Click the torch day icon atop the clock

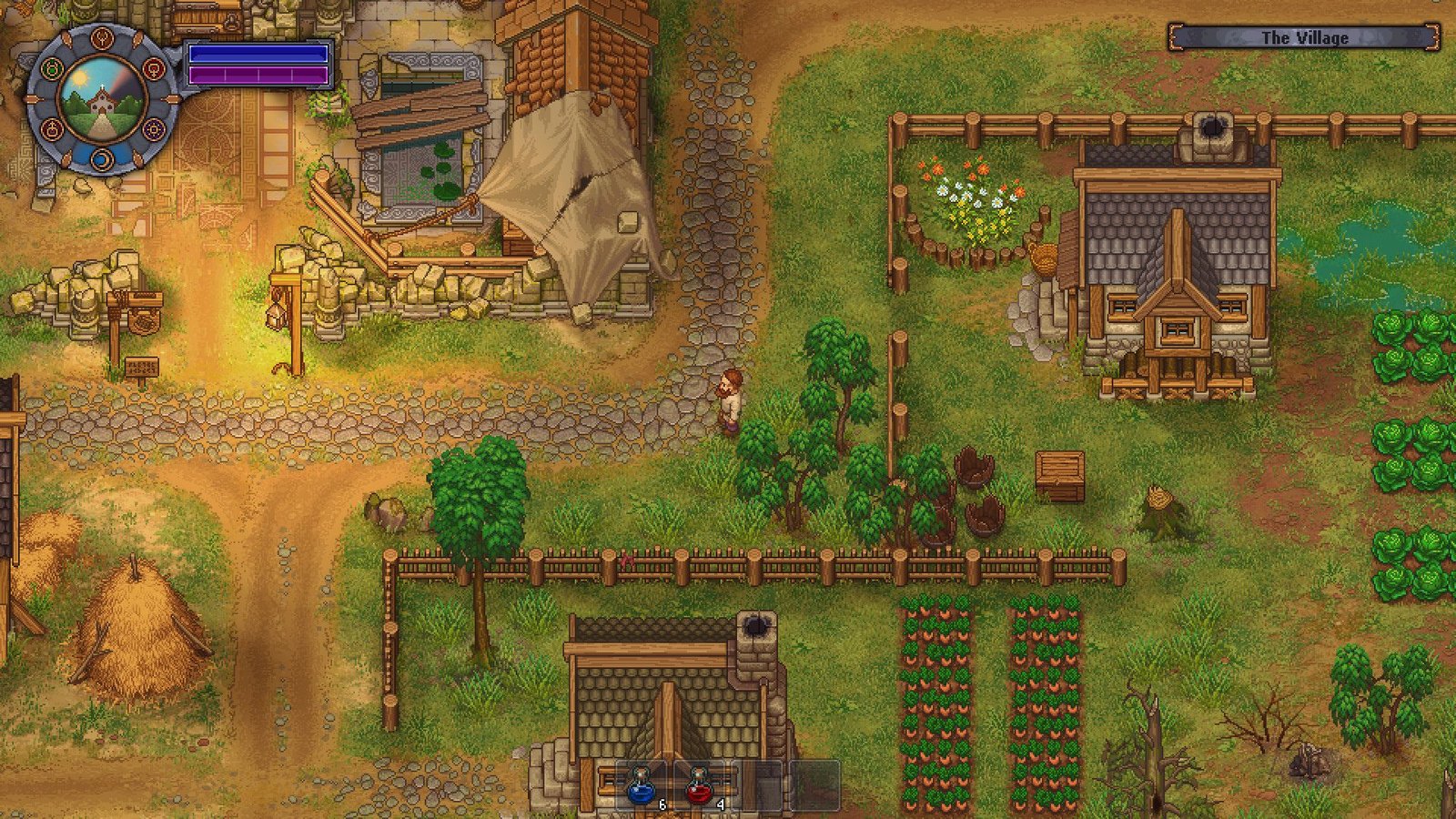pos(104,40)
